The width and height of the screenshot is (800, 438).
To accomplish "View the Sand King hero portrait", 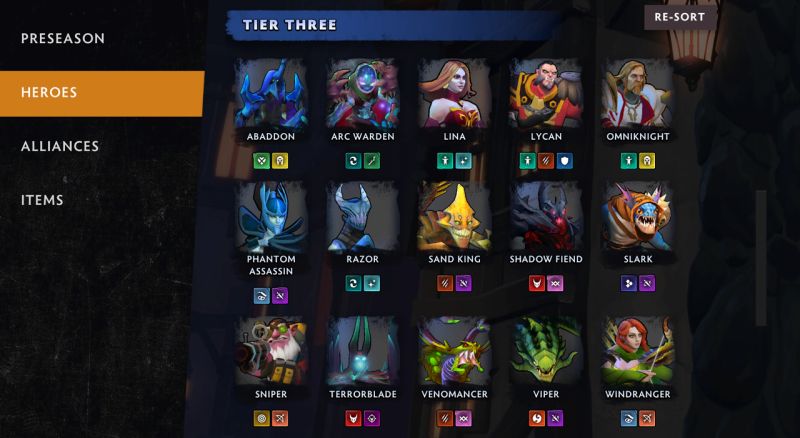I will 453,215.
